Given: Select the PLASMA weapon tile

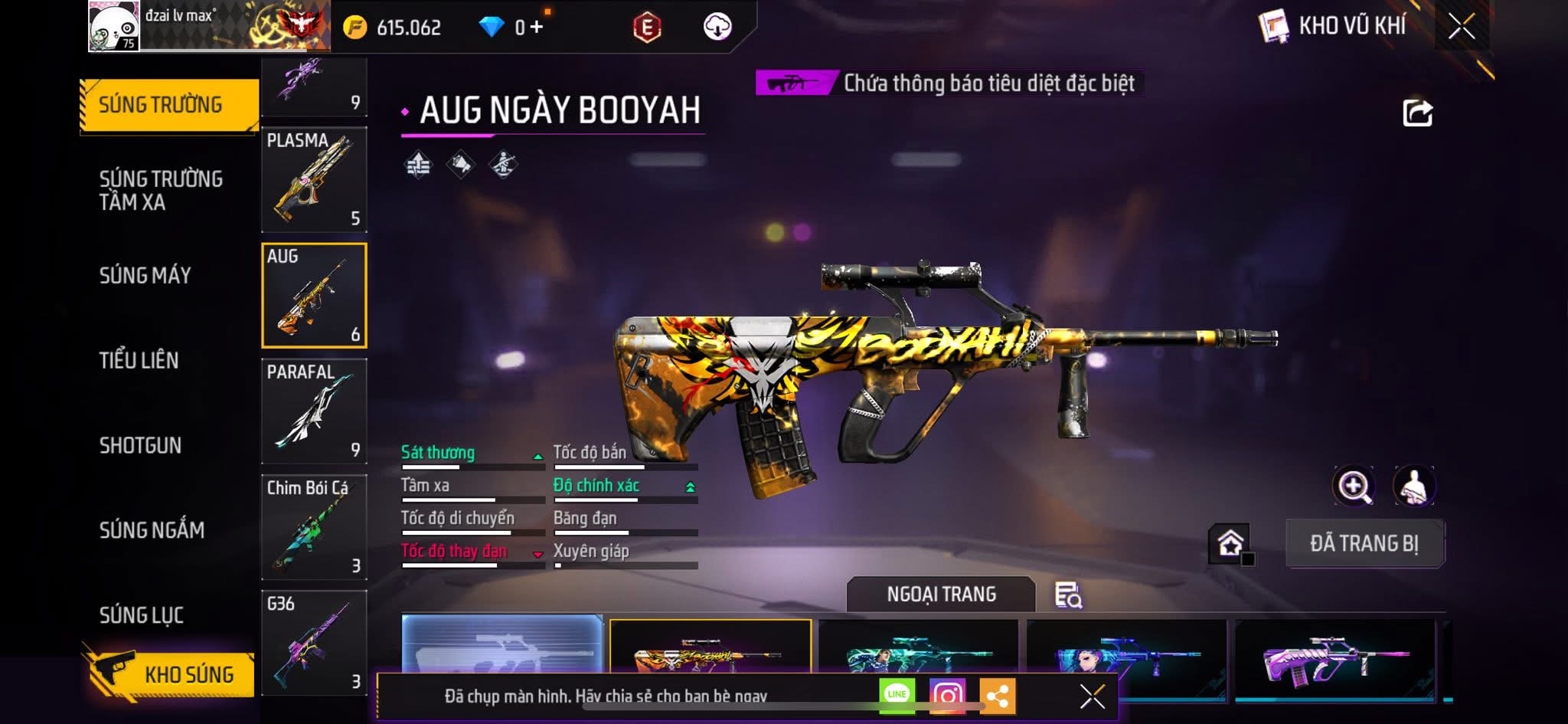Looking at the screenshot, I should click(314, 180).
